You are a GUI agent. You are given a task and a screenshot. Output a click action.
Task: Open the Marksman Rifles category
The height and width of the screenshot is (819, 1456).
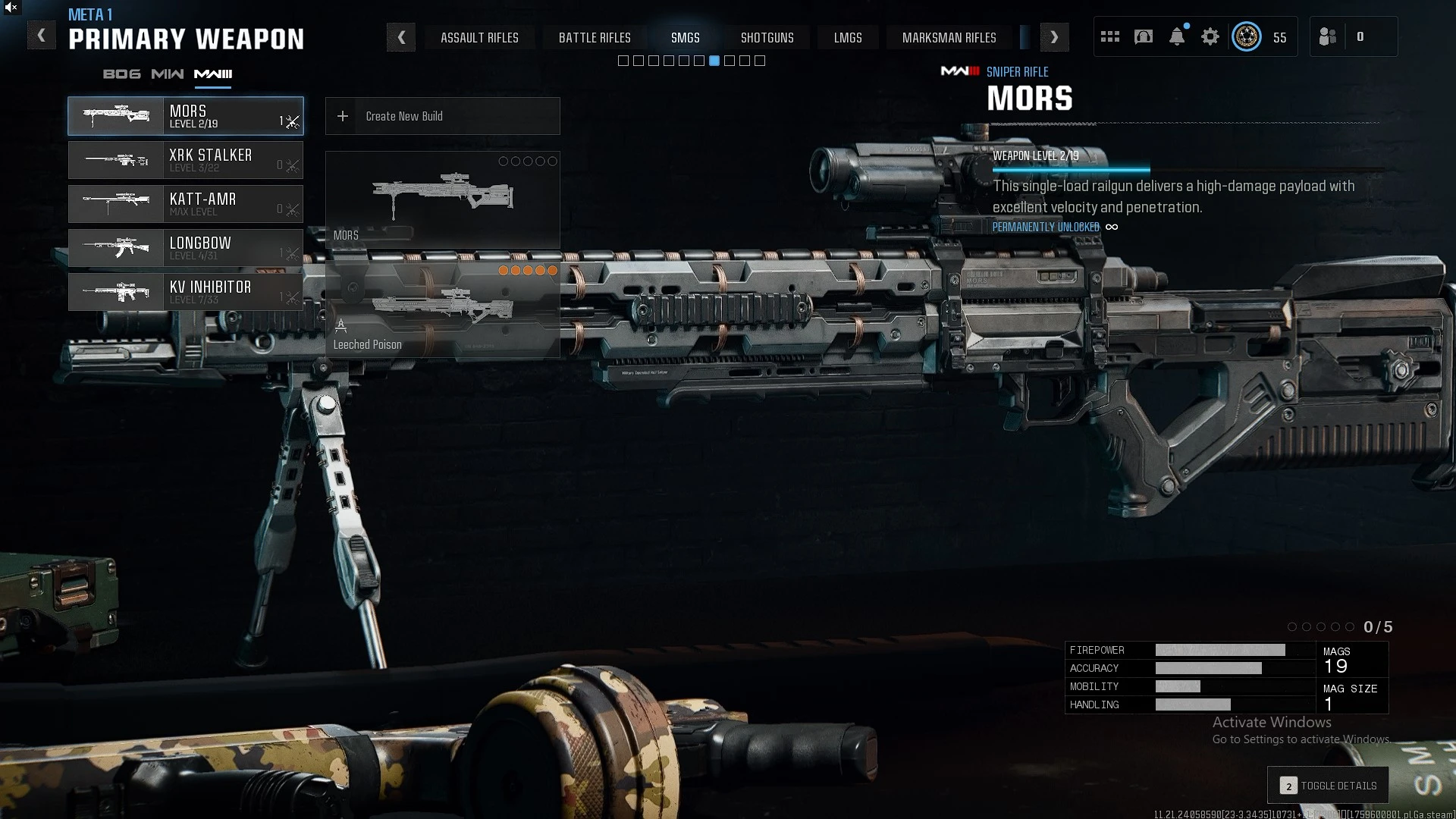coord(949,38)
